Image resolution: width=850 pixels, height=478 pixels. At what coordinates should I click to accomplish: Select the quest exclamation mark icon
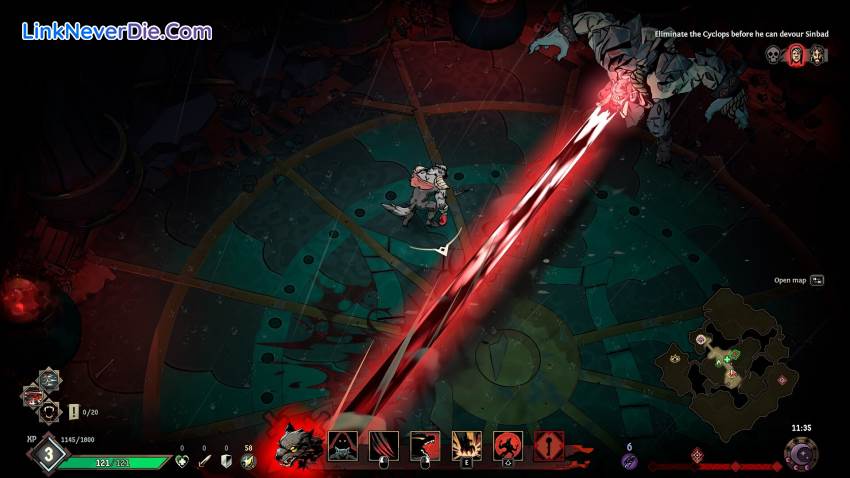click(74, 411)
